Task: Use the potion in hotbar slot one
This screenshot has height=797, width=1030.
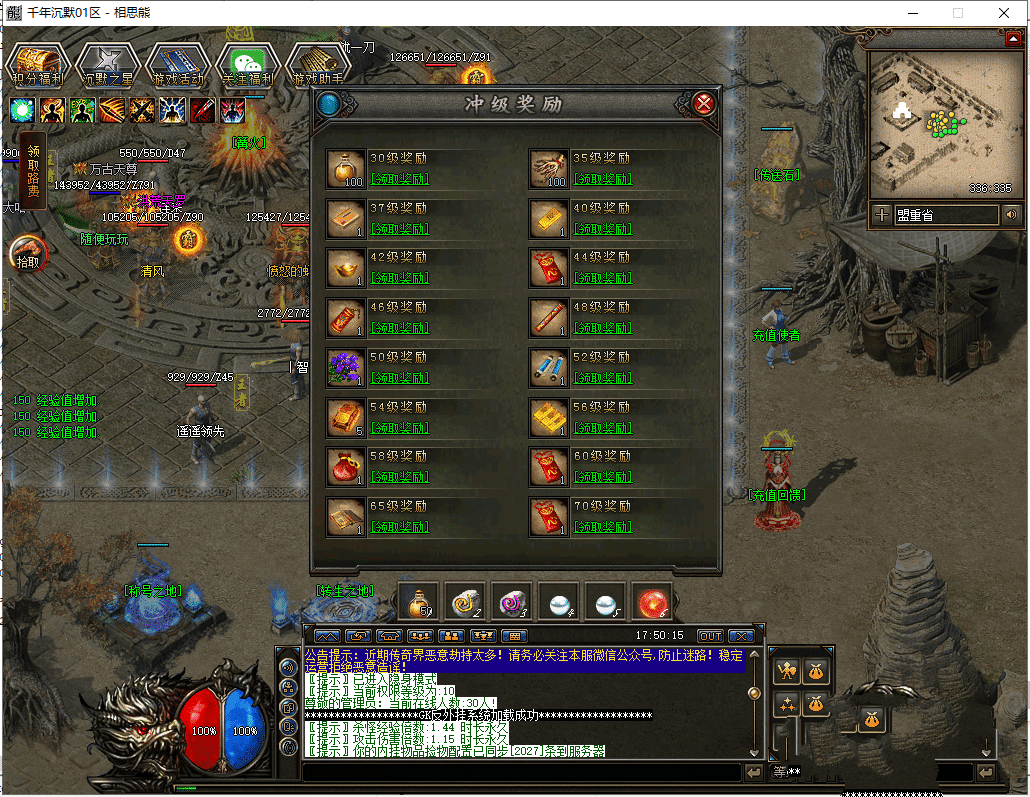Action: click(x=418, y=602)
